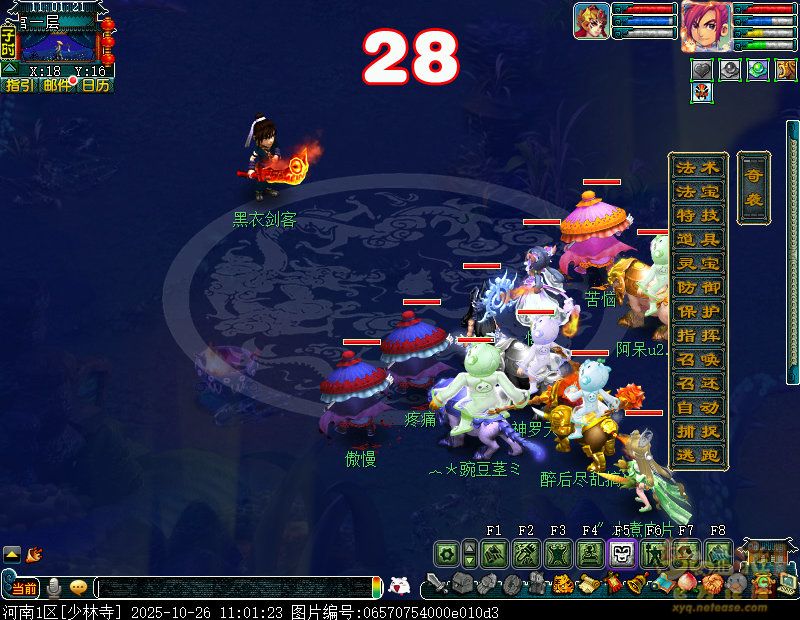This screenshot has width=800, height=620.
Task: Open the 邮件 mailbox
Action: pos(57,86)
